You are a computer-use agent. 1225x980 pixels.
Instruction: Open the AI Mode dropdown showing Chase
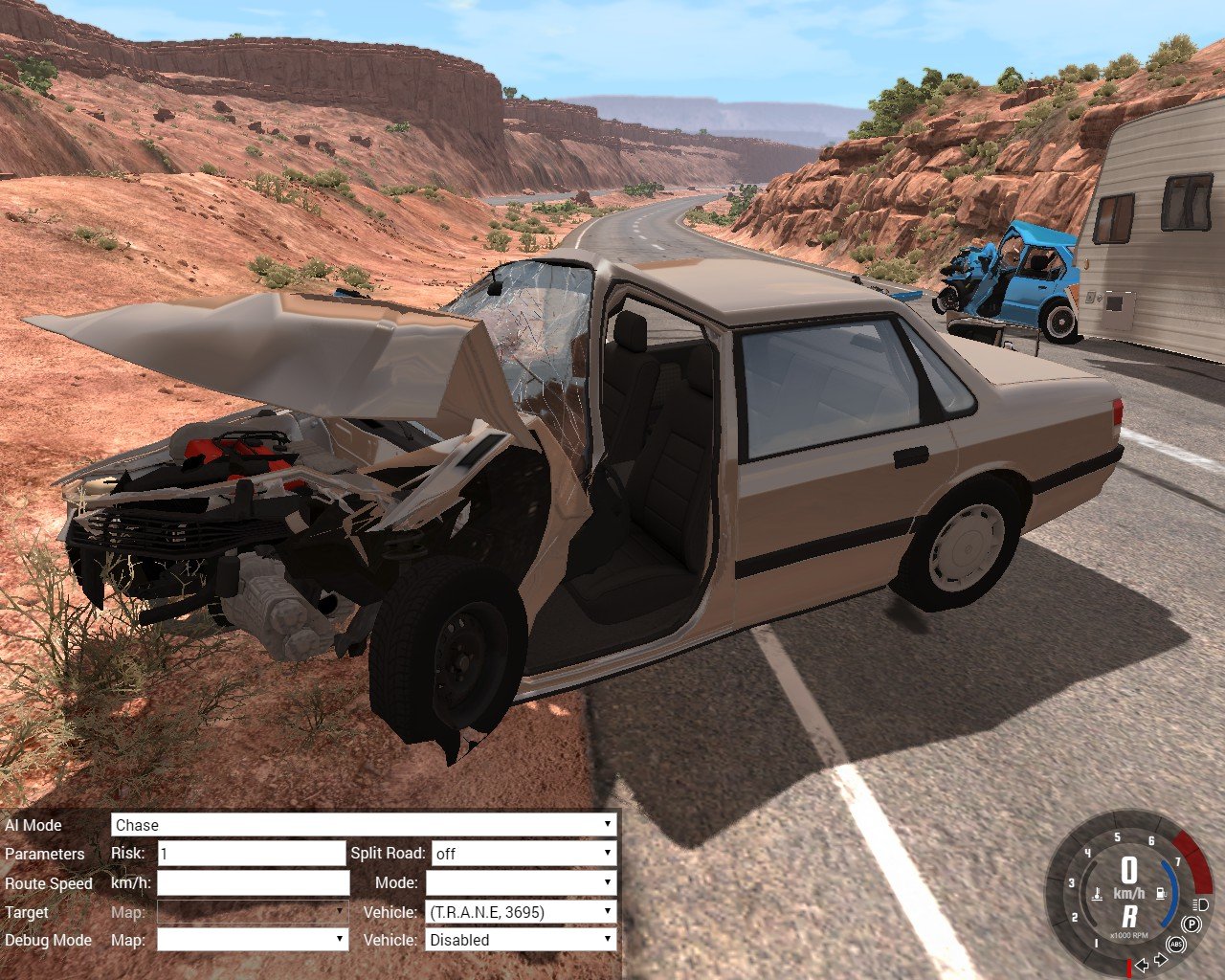pyautogui.click(x=364, y=825)
